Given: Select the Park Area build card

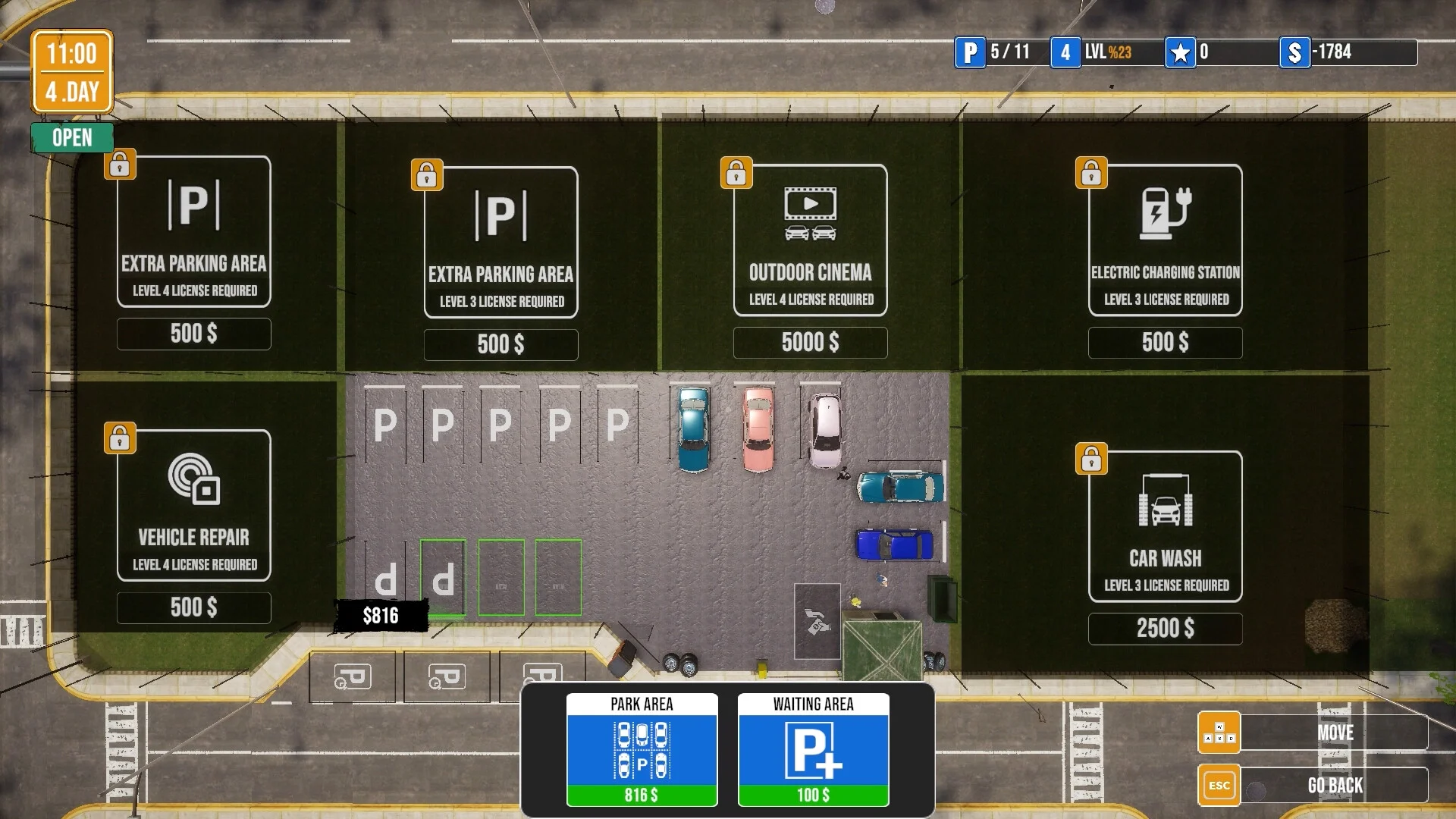Looking at the screenshot, I should click(x=642, y=749).
